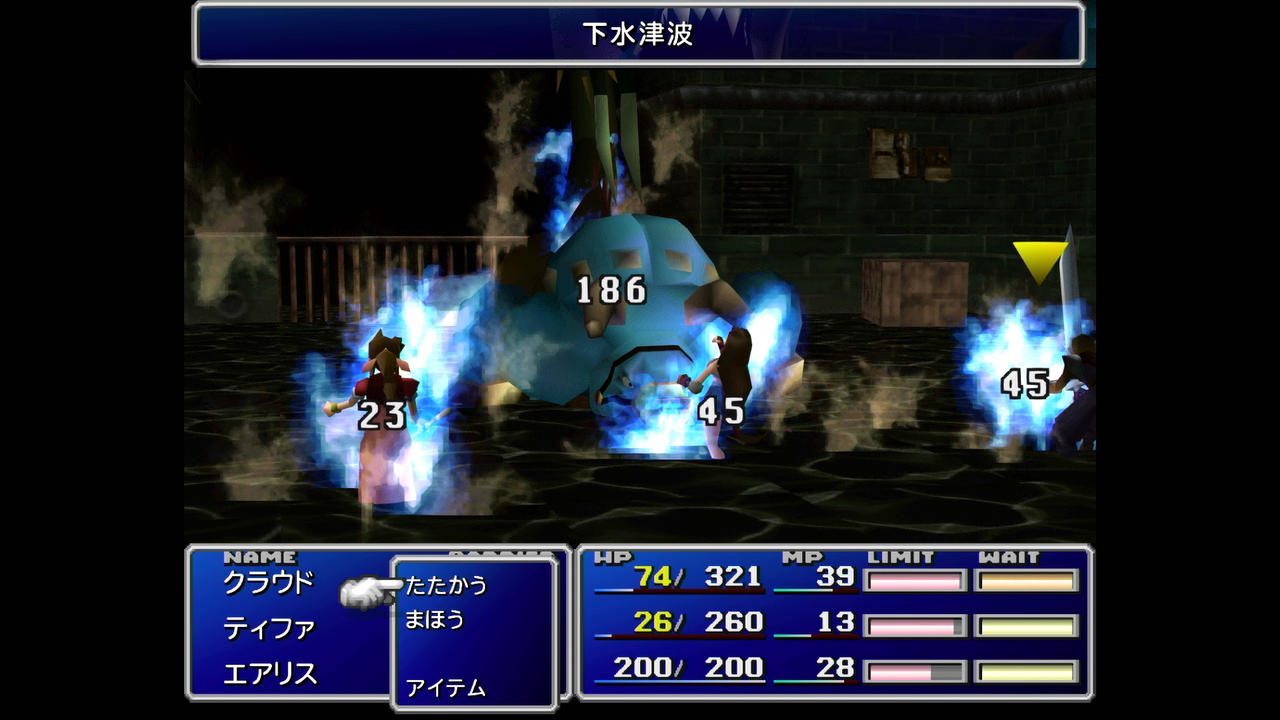Select the まほう (Magic) command
1280x720 pixels.
435,620
